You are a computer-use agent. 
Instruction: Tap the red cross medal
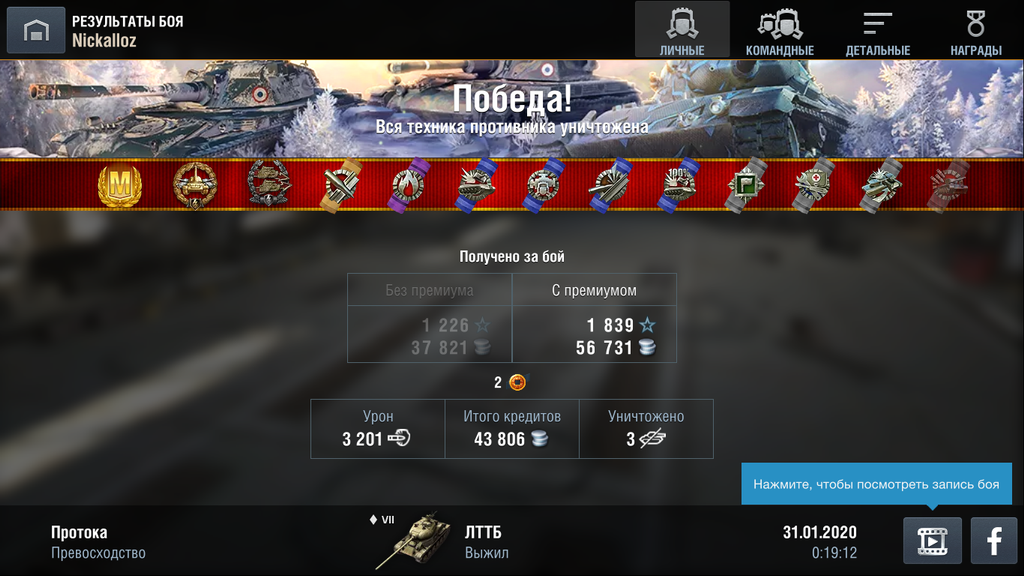pyautogui.click(x=813, y=186)
